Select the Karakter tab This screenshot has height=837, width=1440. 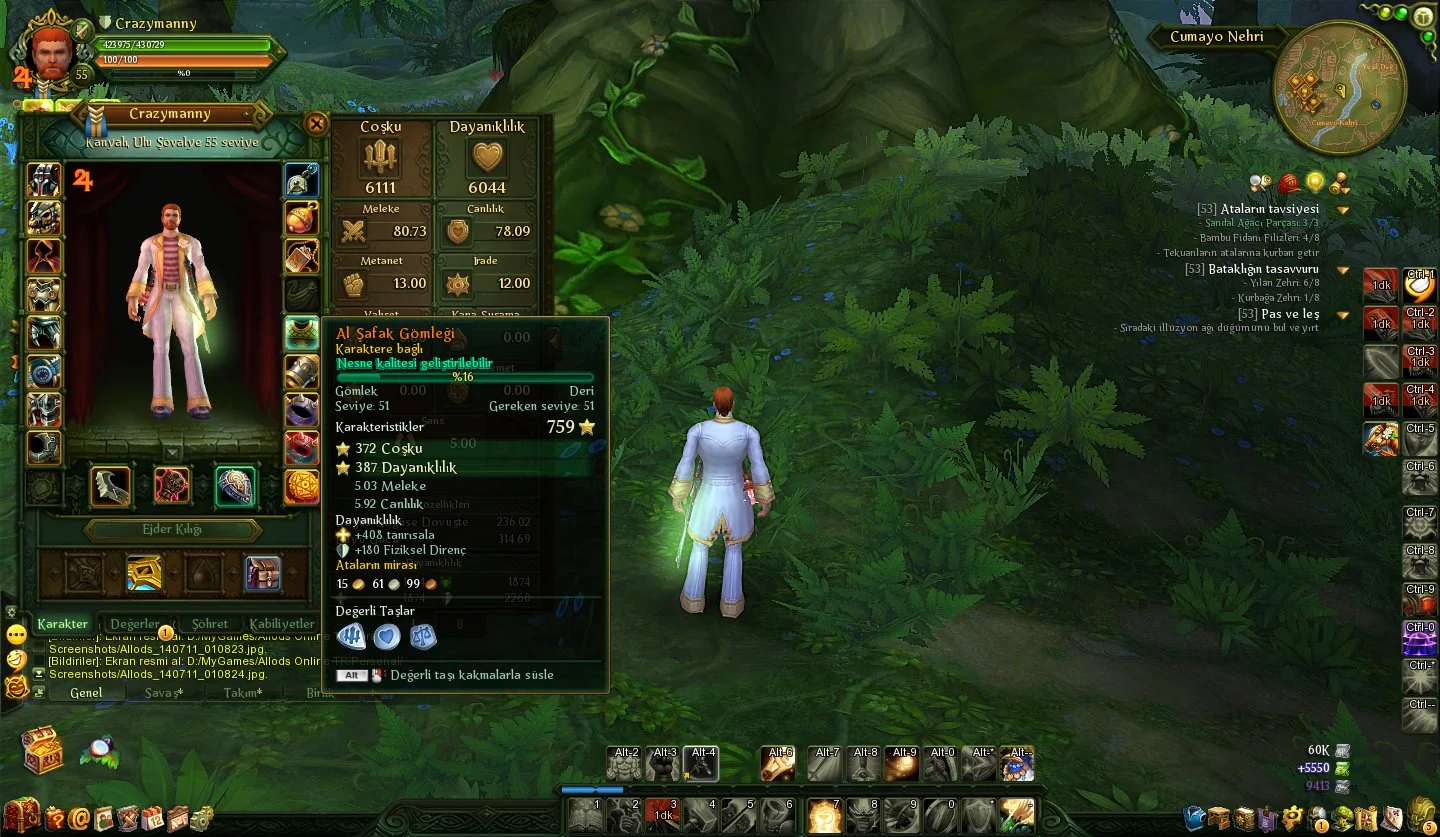coord(62,624)
